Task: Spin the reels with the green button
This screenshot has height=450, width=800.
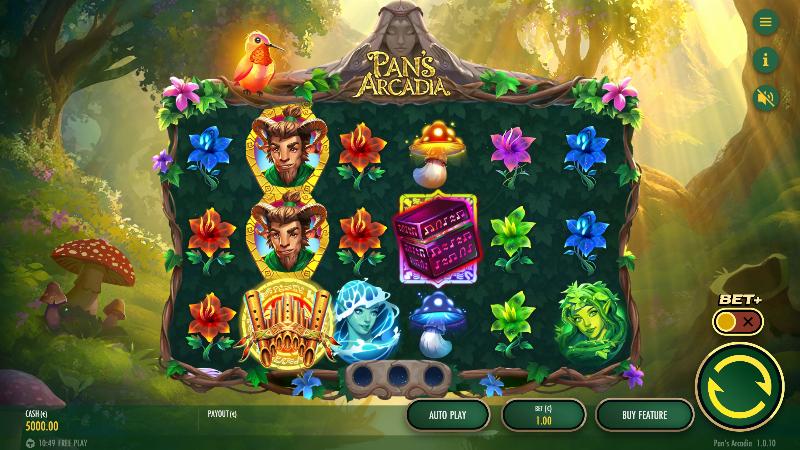Action: pos(740,384)
